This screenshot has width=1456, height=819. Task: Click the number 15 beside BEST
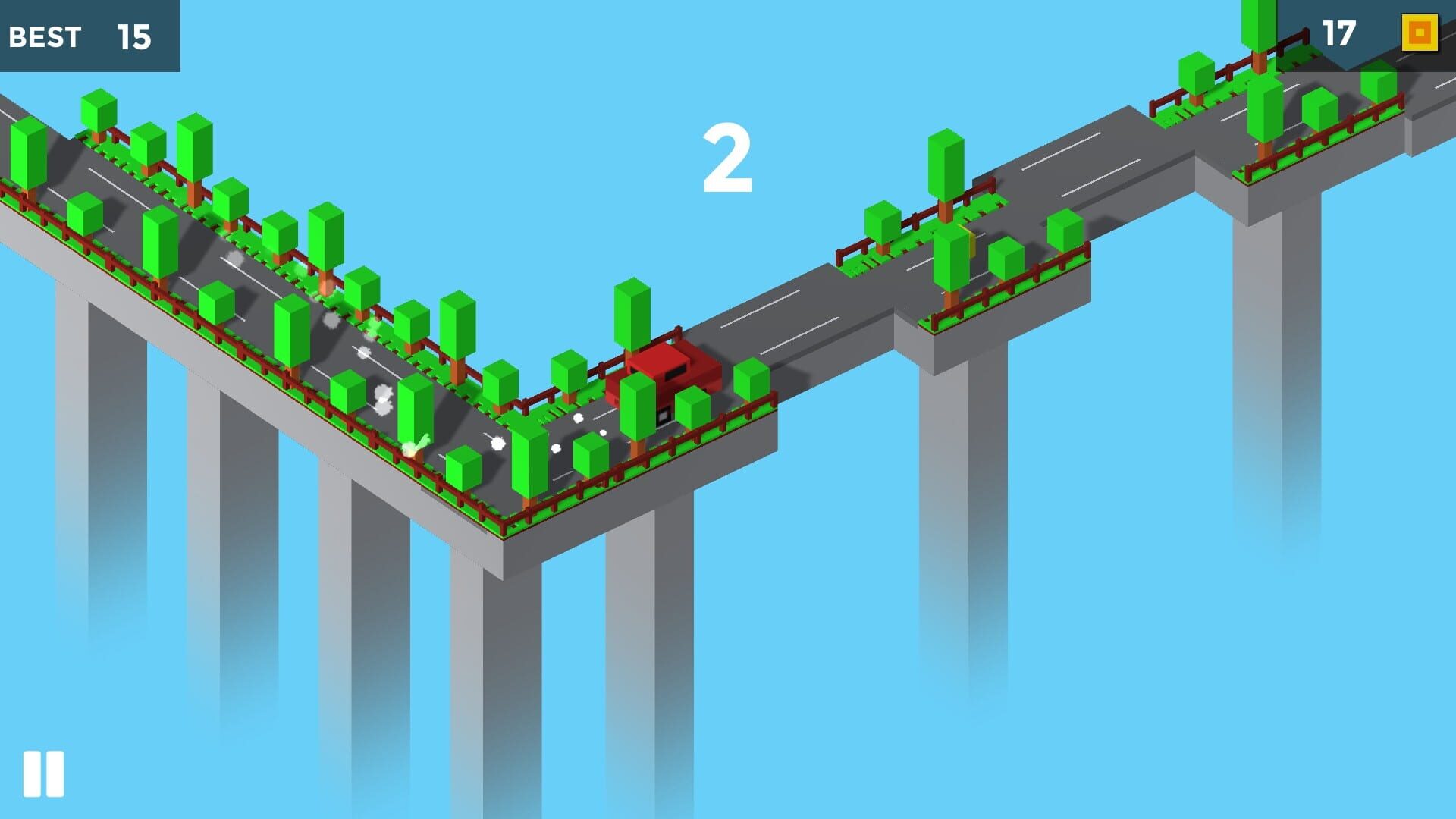click(133, 36)
